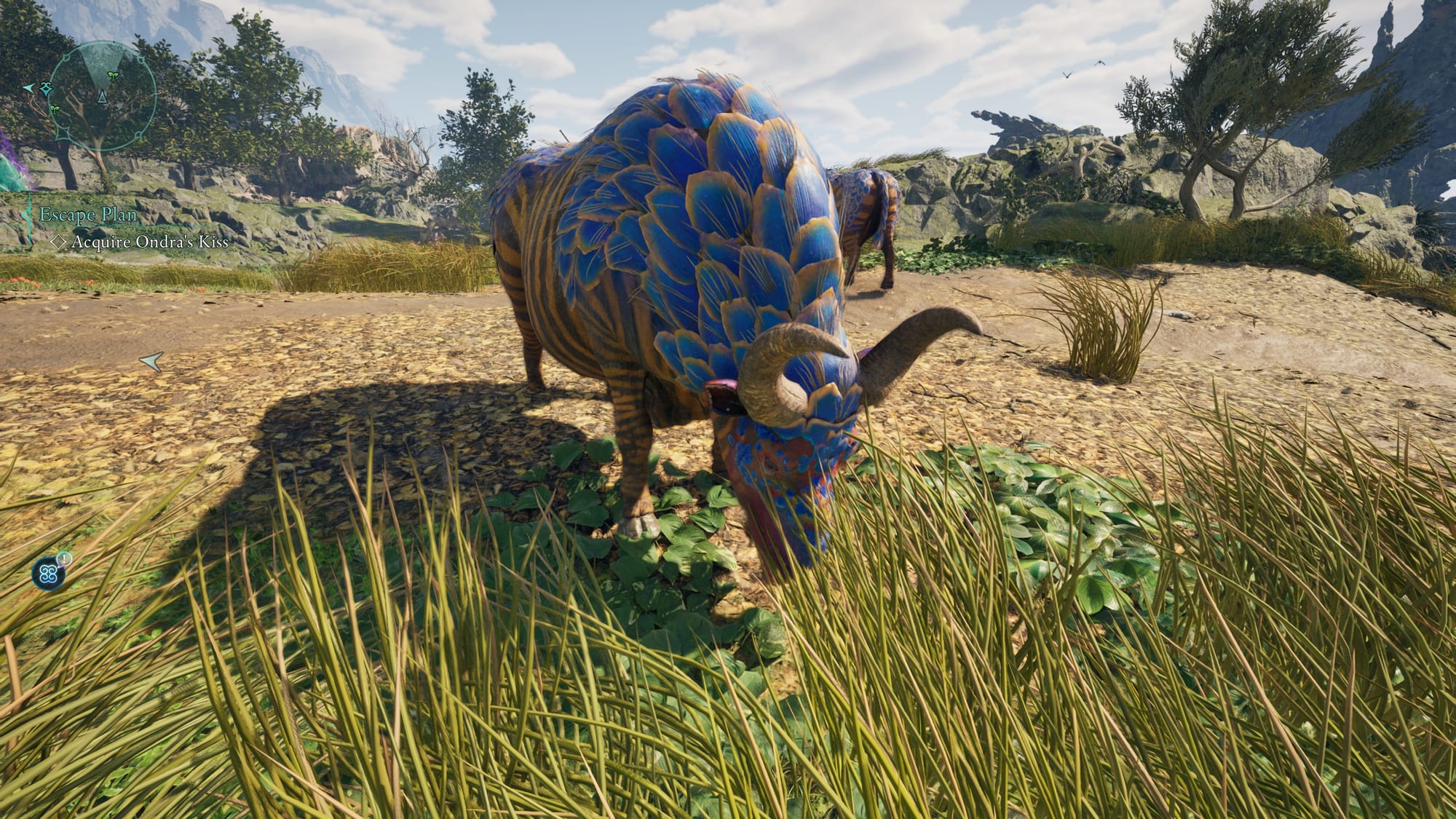Click the circular minimap compass
The height and width of the screenshot is (819, 1456).
coord(103,95)
